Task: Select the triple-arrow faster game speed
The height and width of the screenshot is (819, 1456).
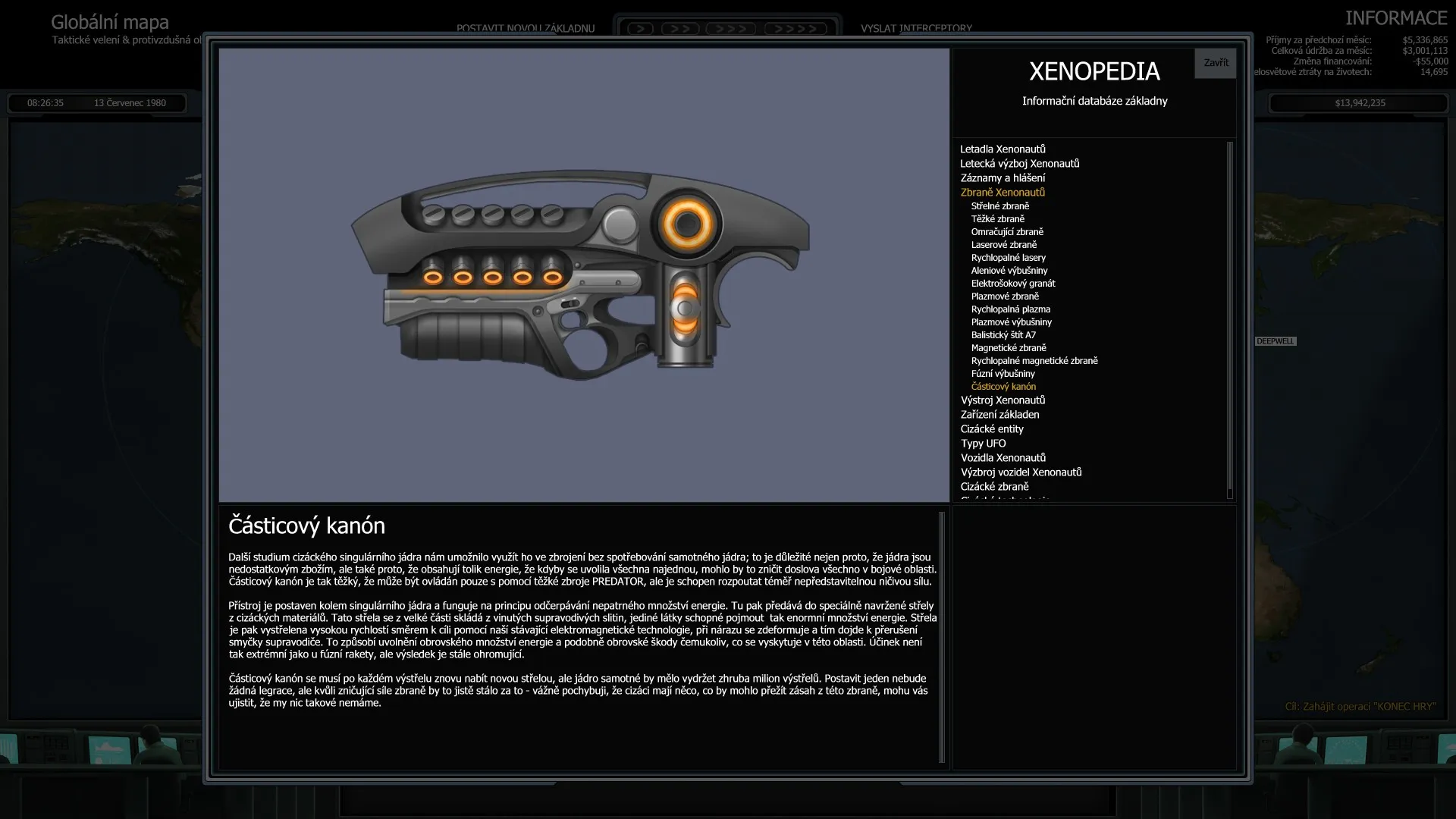Action: [x=730, y=28]
